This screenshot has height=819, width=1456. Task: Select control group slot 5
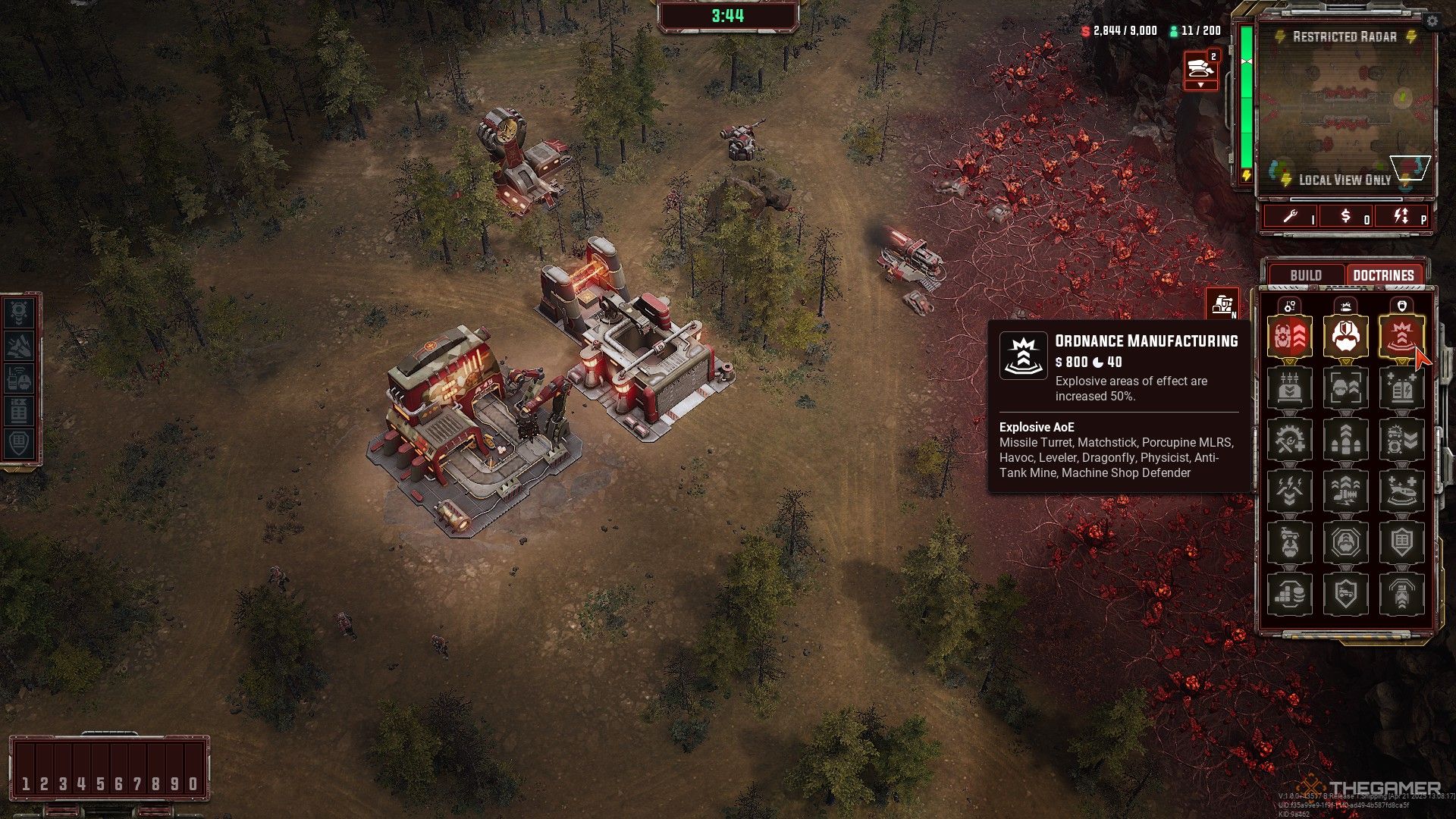coord(100,783)
